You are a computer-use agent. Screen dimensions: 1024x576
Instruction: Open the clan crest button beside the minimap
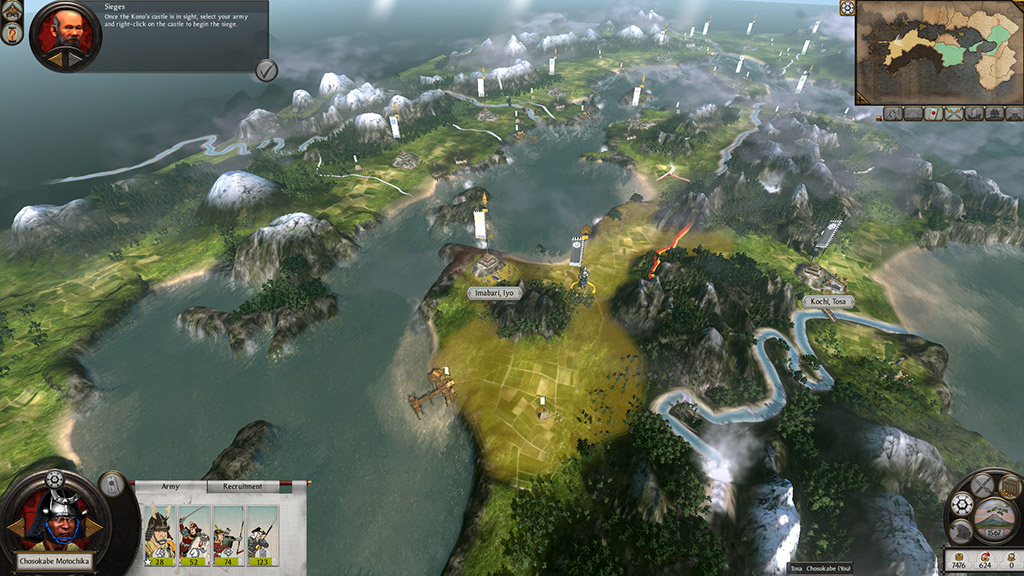pos(847,8)
